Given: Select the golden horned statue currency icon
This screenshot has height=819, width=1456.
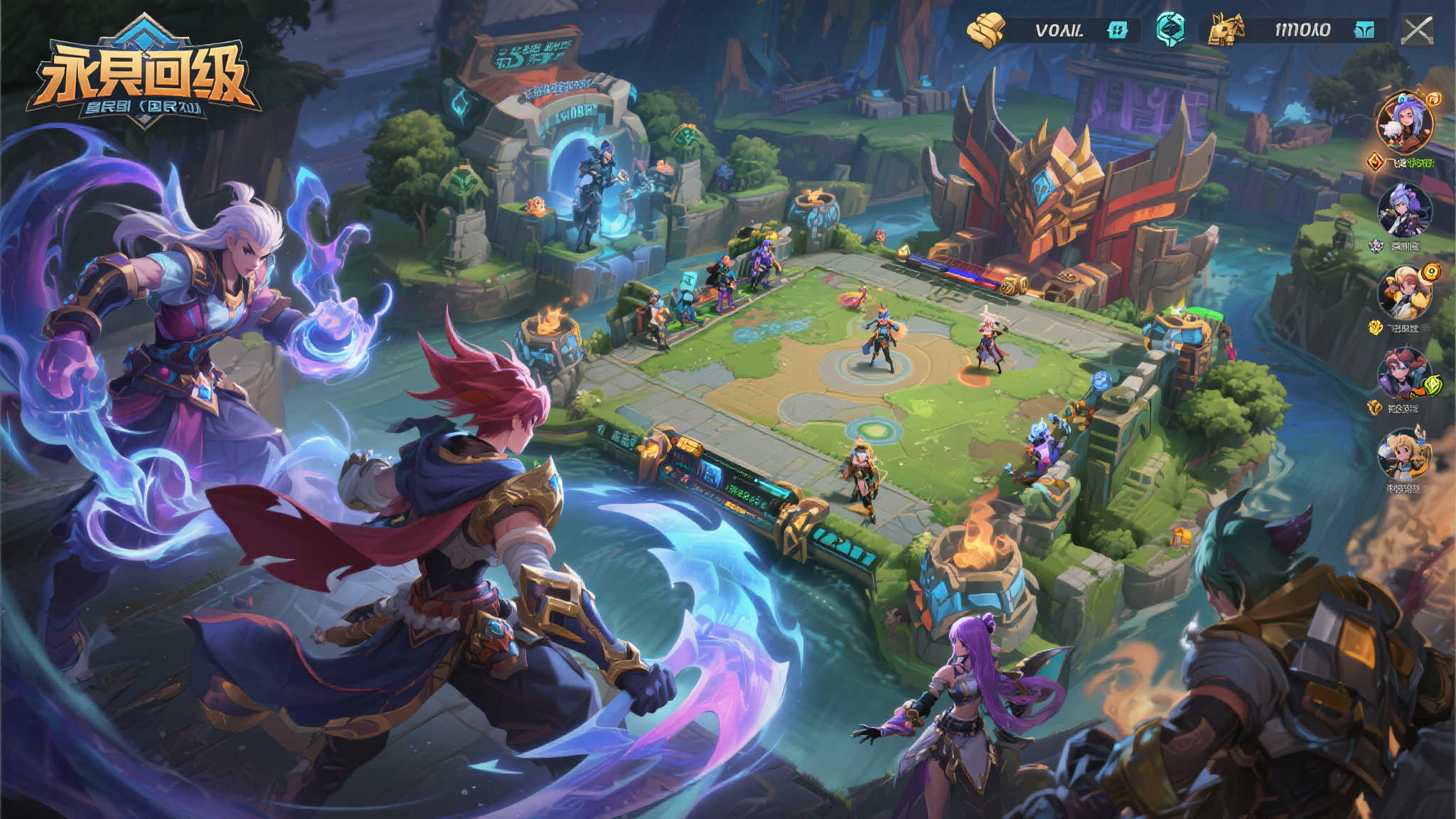Looking at the screenshot, I should coord(1228,30).
